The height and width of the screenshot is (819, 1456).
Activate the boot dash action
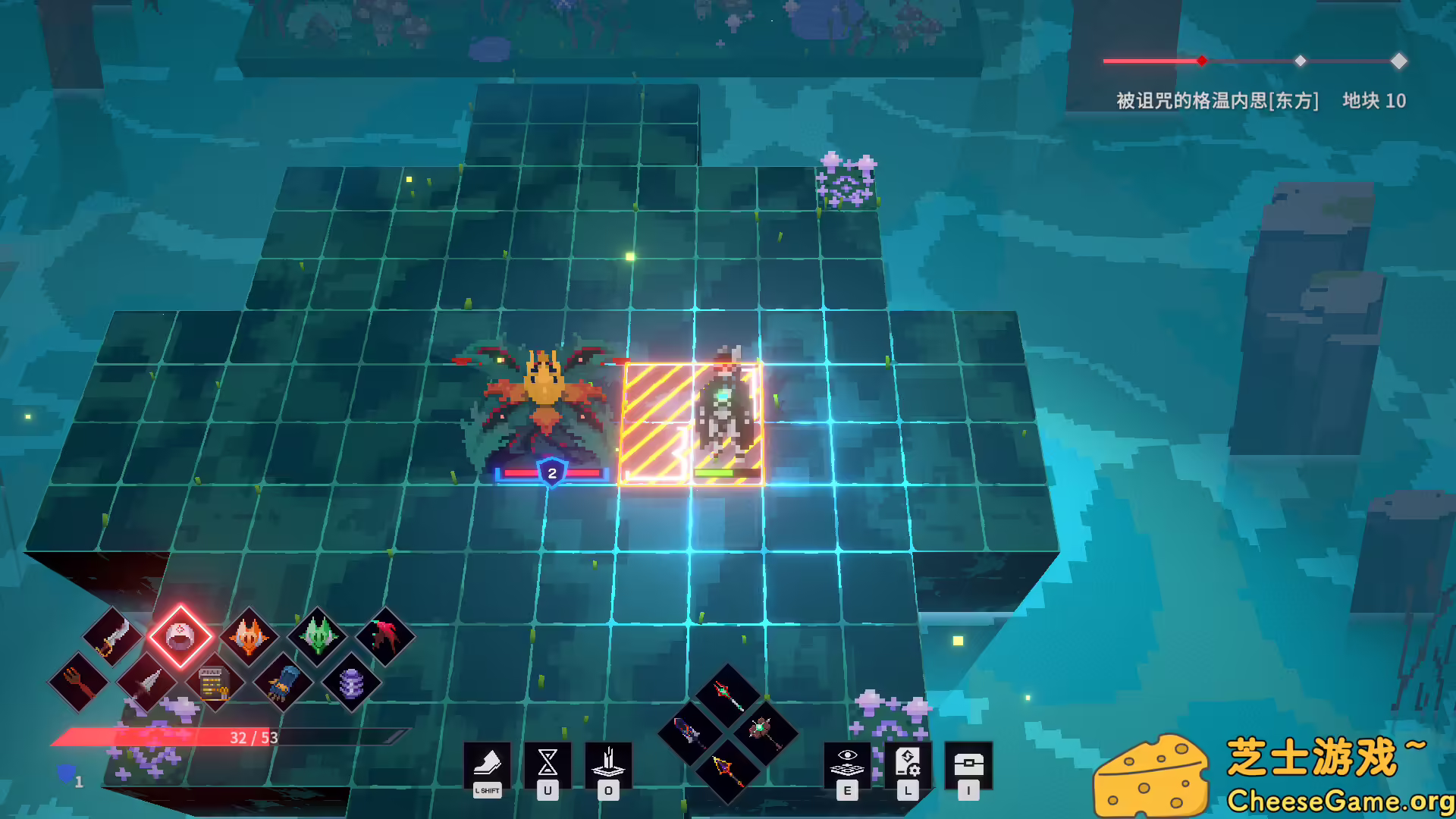(x=486, y=762)
